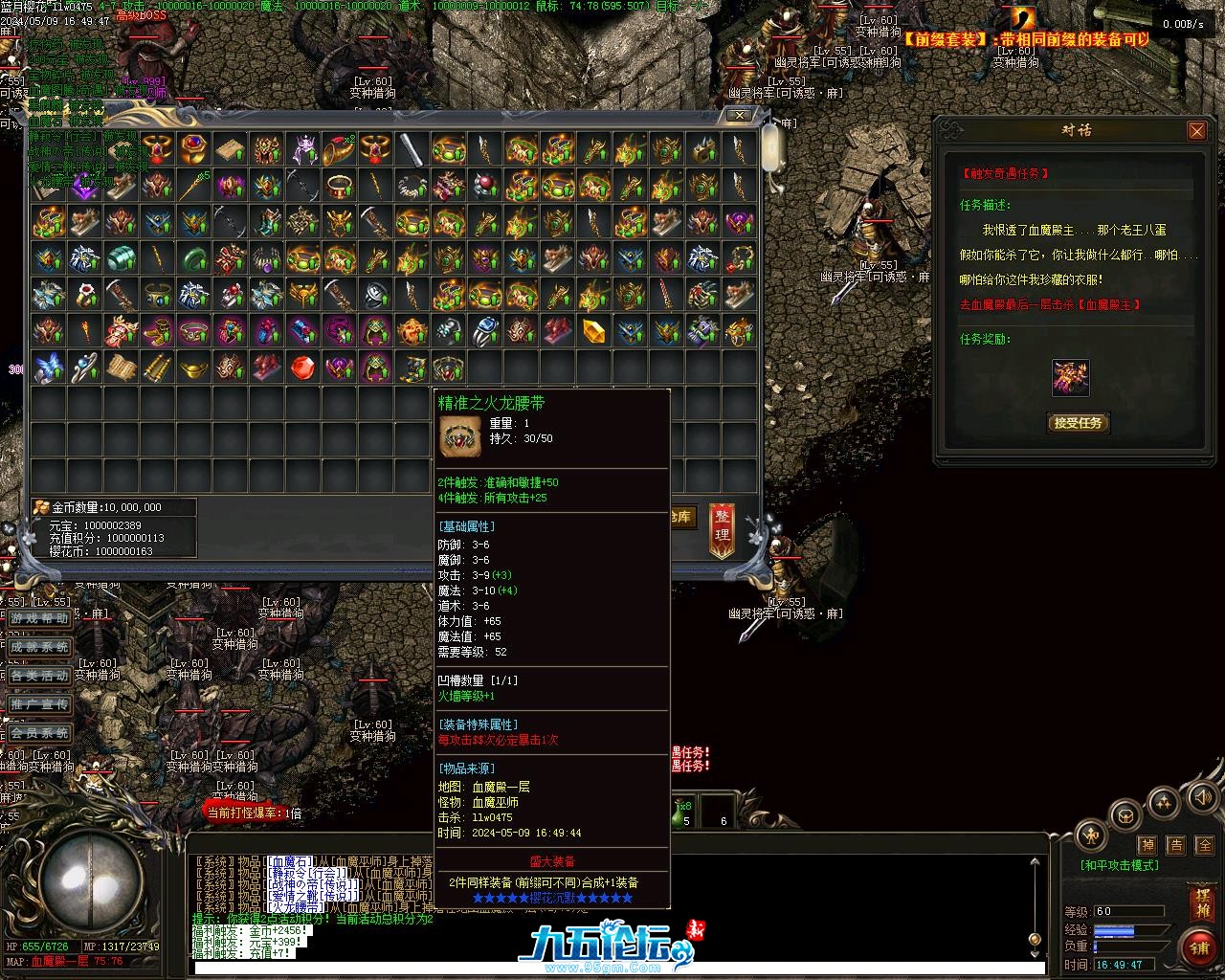The image size is (1225, 980).
Task: Open the 游戏帮助 game help menu
Action: tap(40, 619)
